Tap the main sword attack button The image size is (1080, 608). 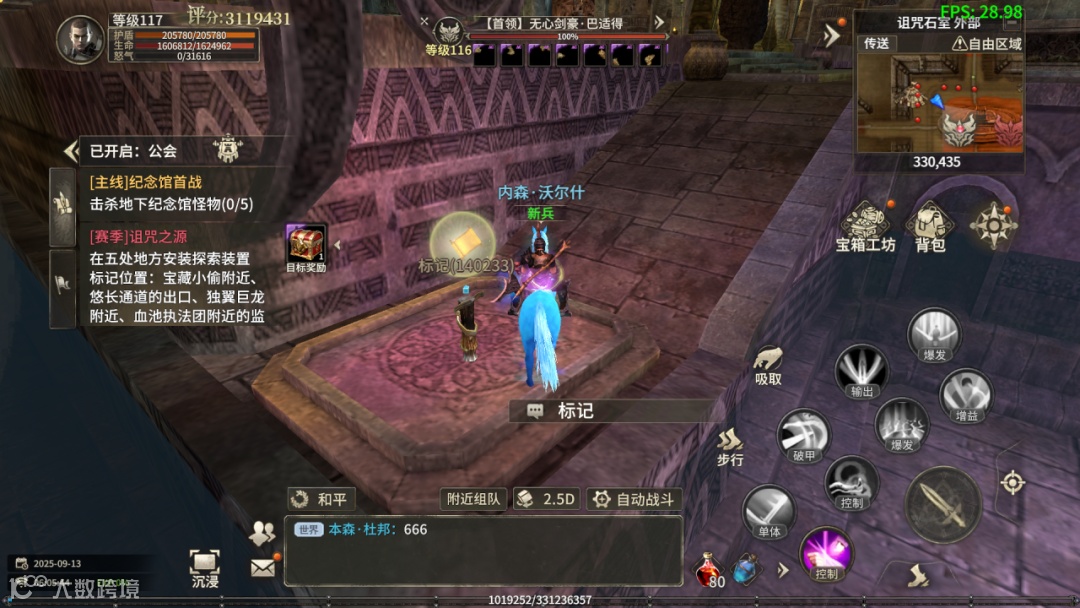click(x=942, y=505)
